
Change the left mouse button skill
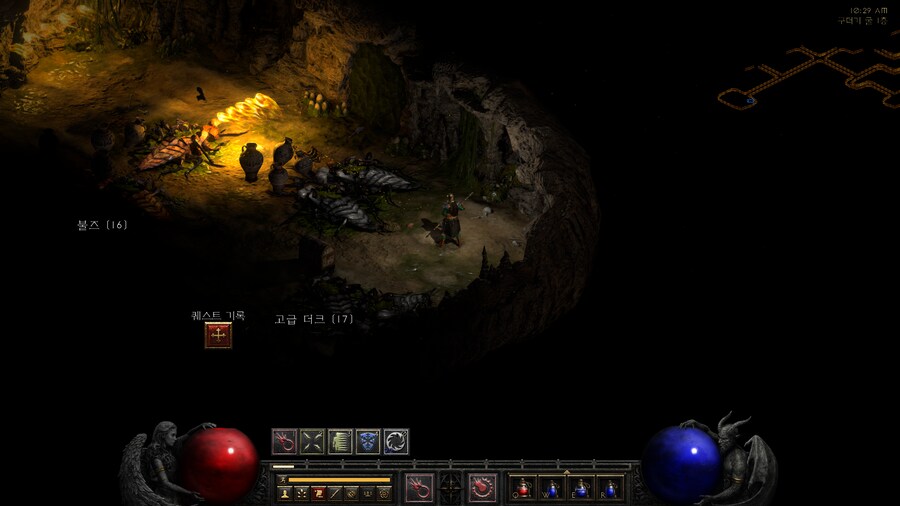[x=420, y=487]
